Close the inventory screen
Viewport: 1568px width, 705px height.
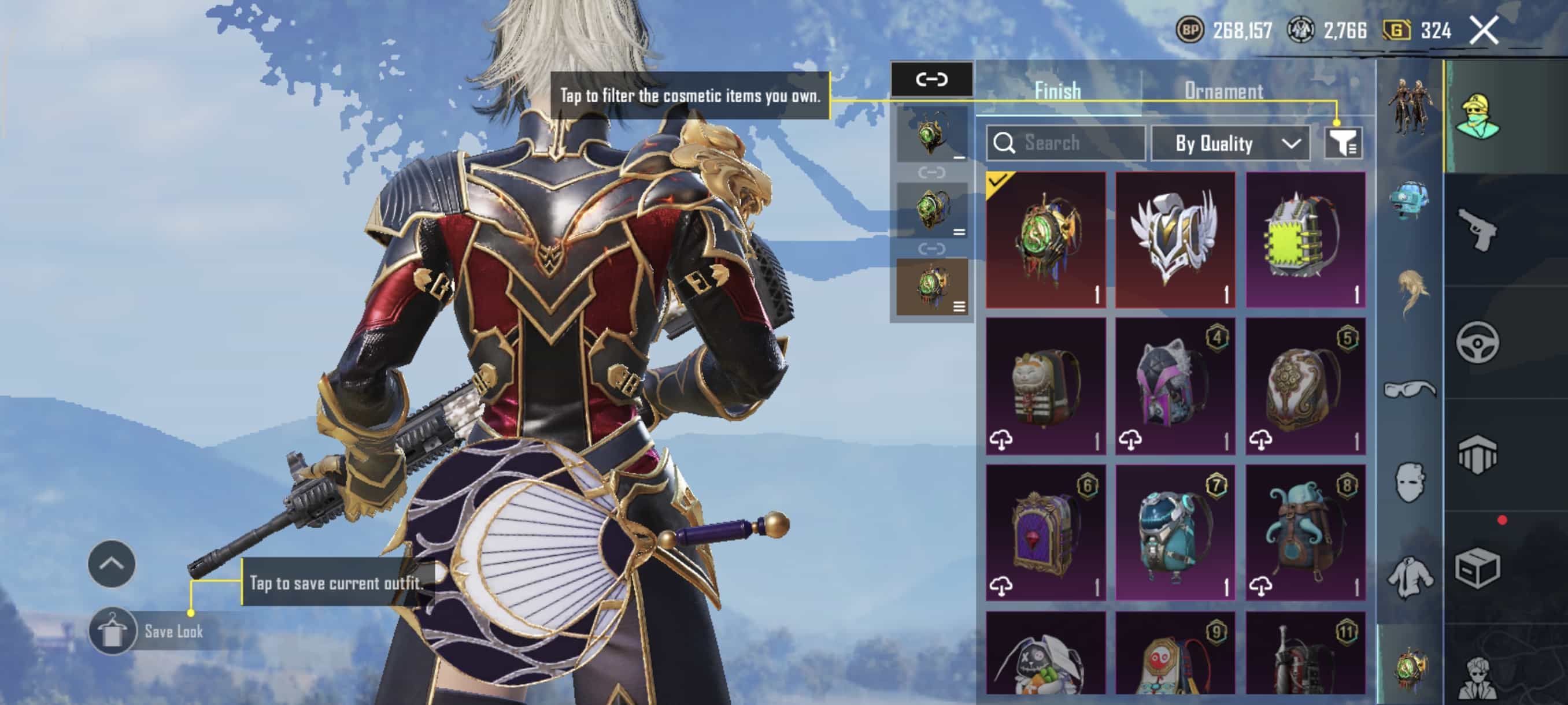(x=1484, y=30)
